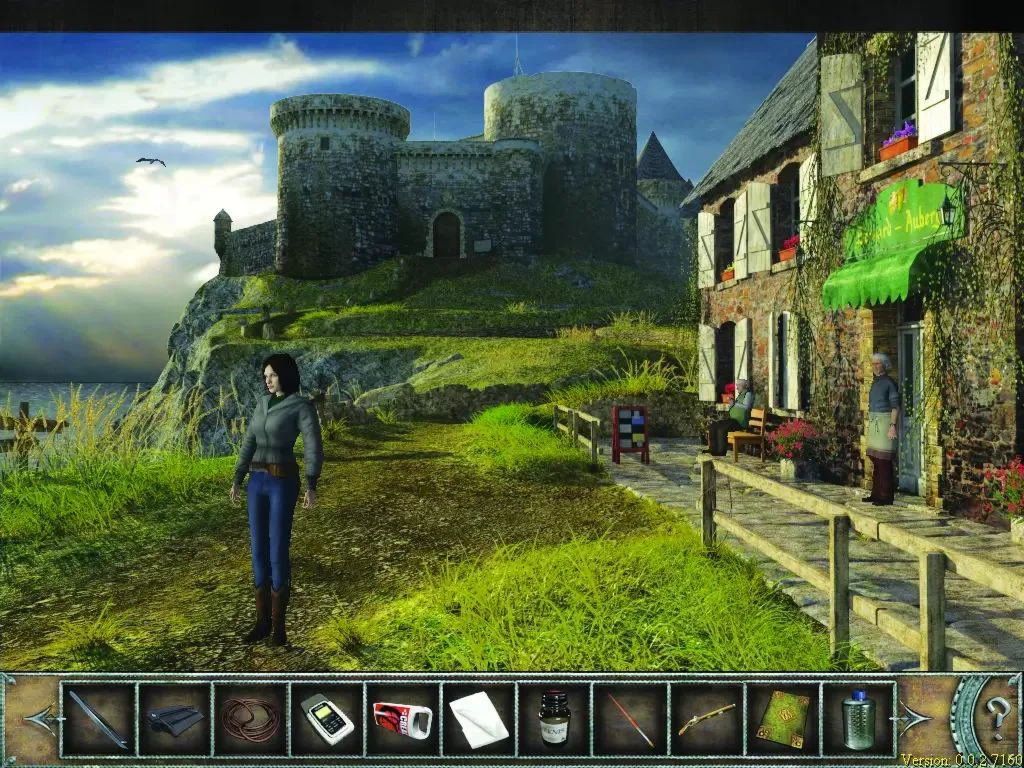The width and height of the screenshot is (1024, 768).
Task: Select the long metal blade in inventory
Action: (98, 719)
